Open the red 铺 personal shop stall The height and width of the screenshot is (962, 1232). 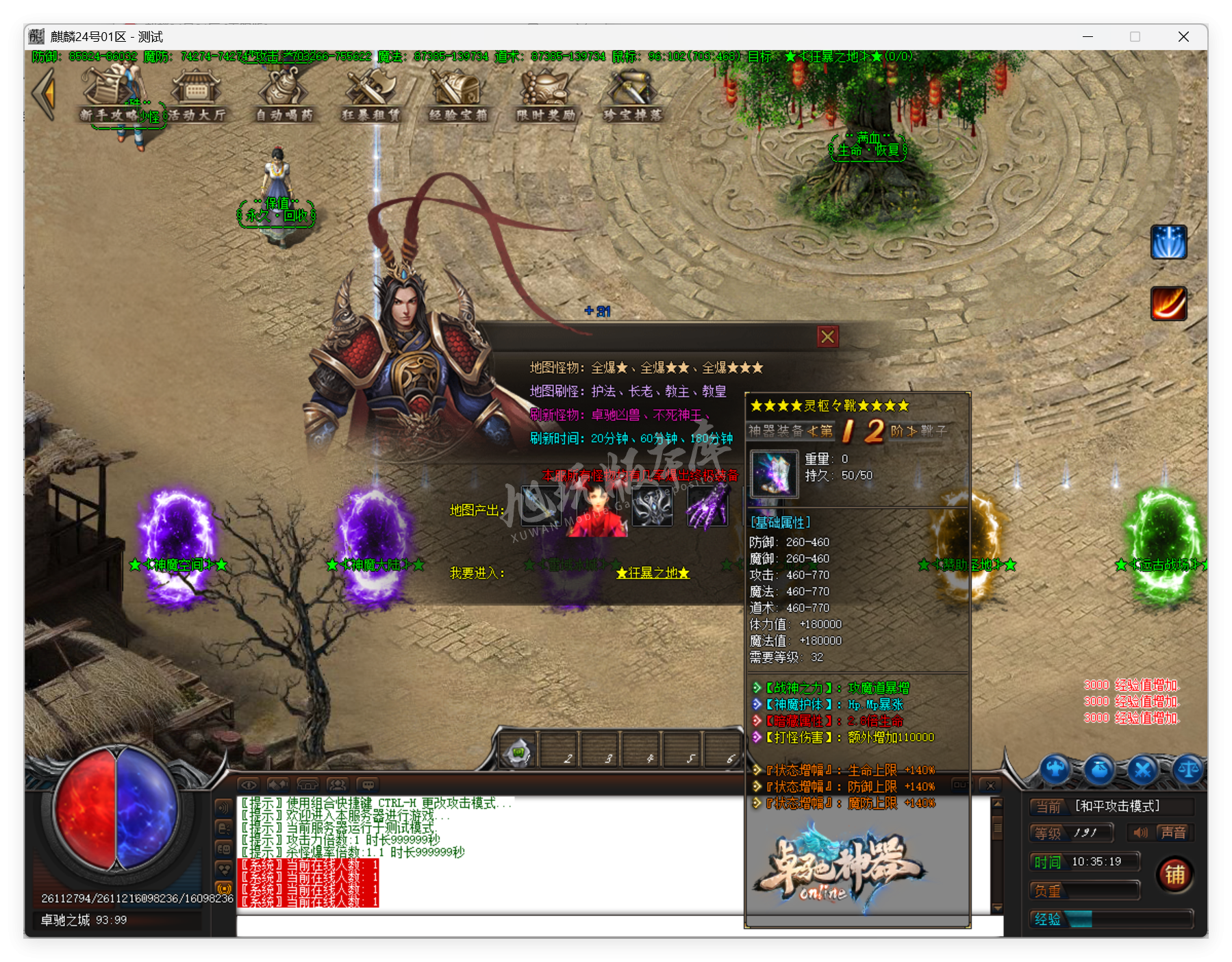coord(1175,874)
